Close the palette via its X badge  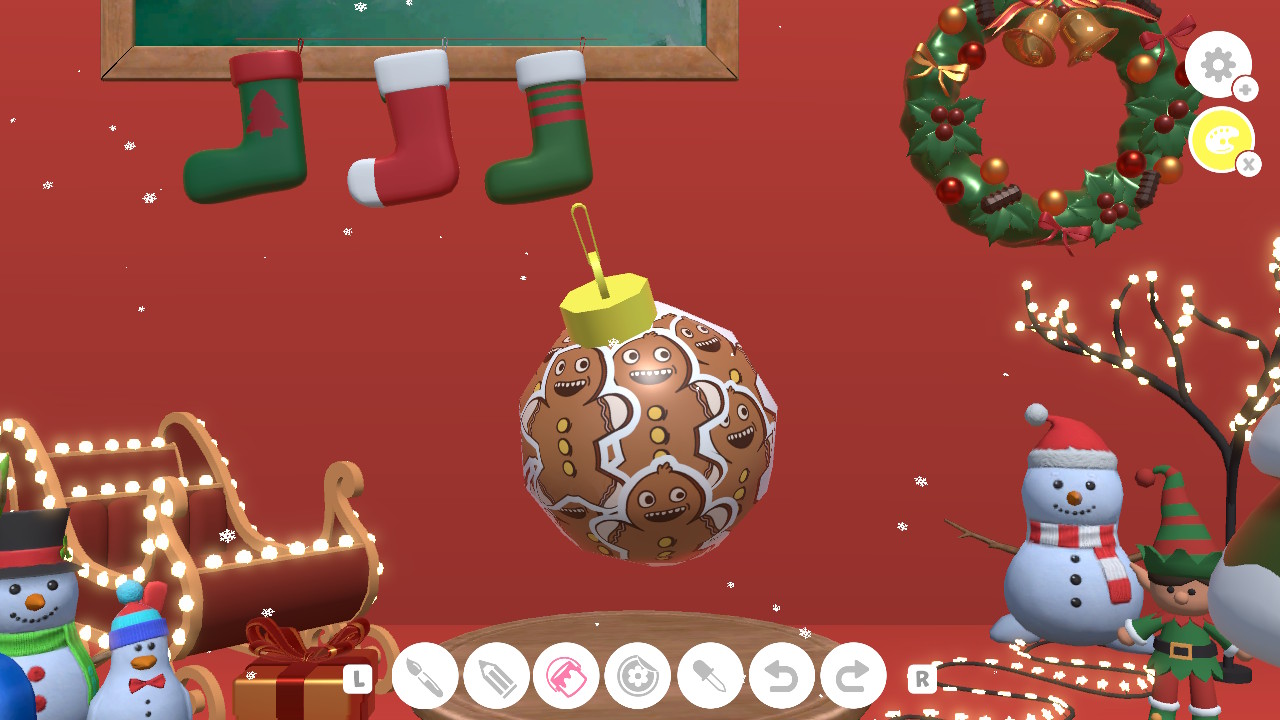click(x=1248, y=164)
